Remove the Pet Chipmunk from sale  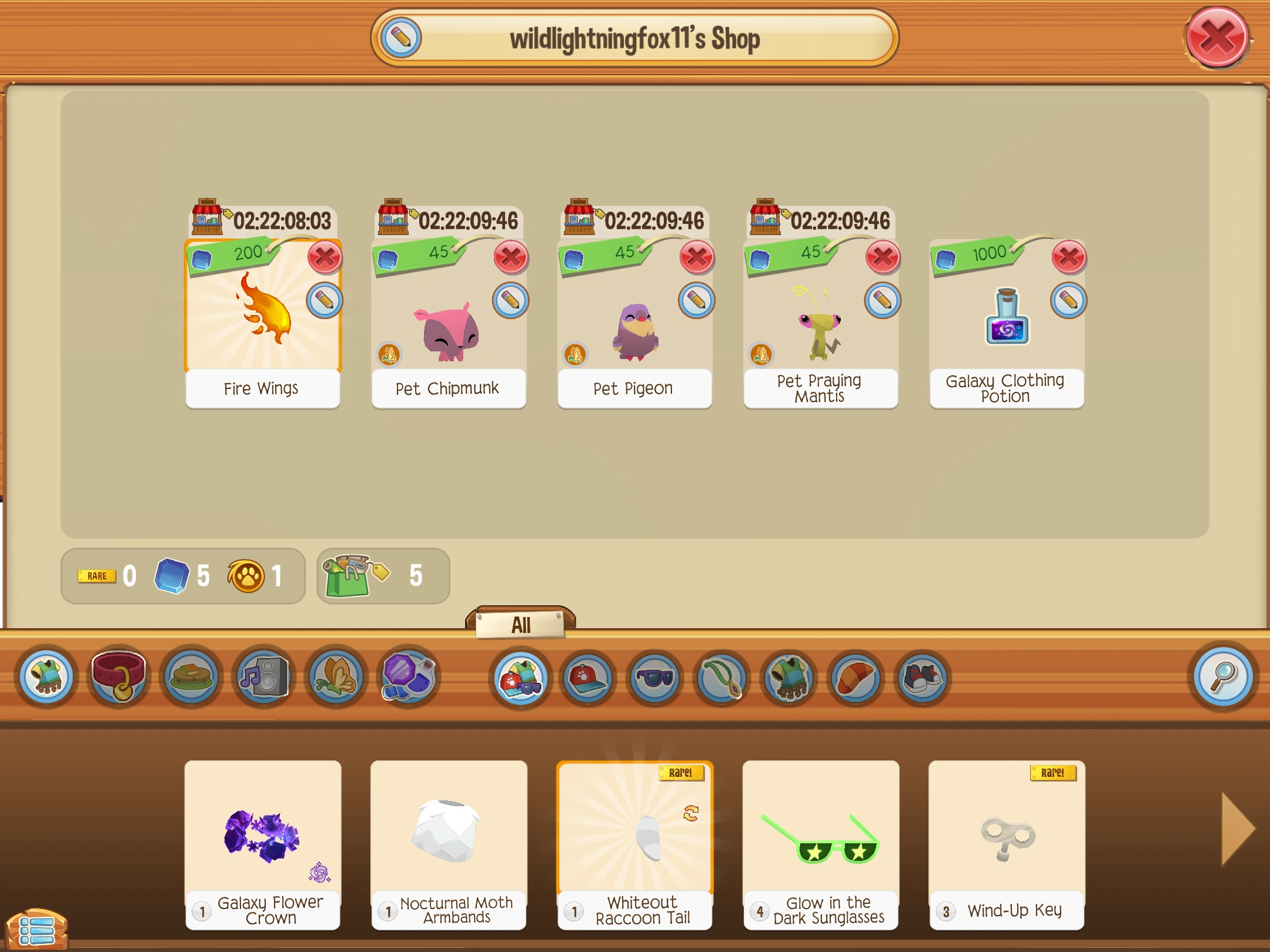pos(511,258)
